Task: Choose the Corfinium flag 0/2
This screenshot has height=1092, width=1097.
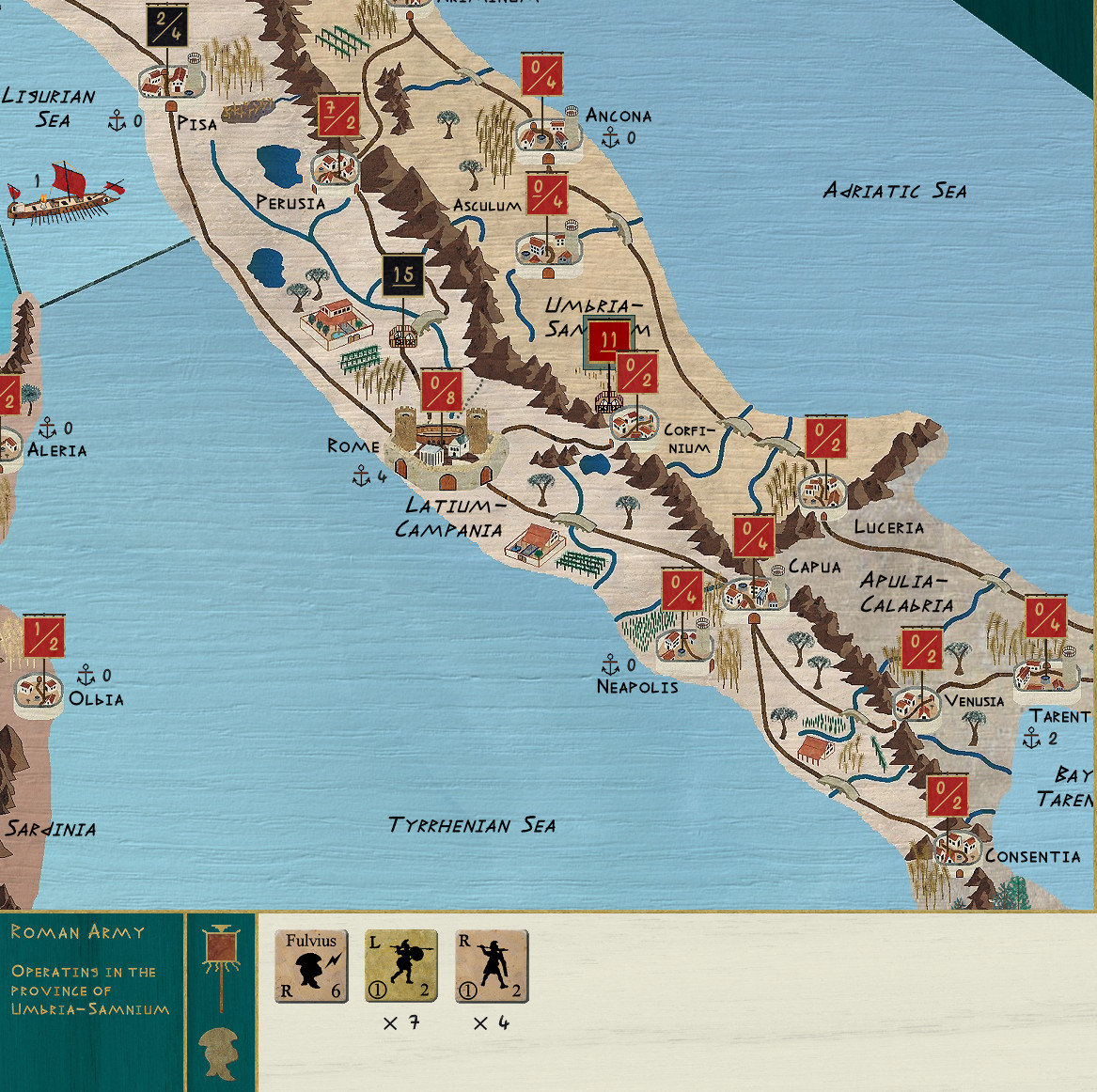Action: click(x=636, y=373)
